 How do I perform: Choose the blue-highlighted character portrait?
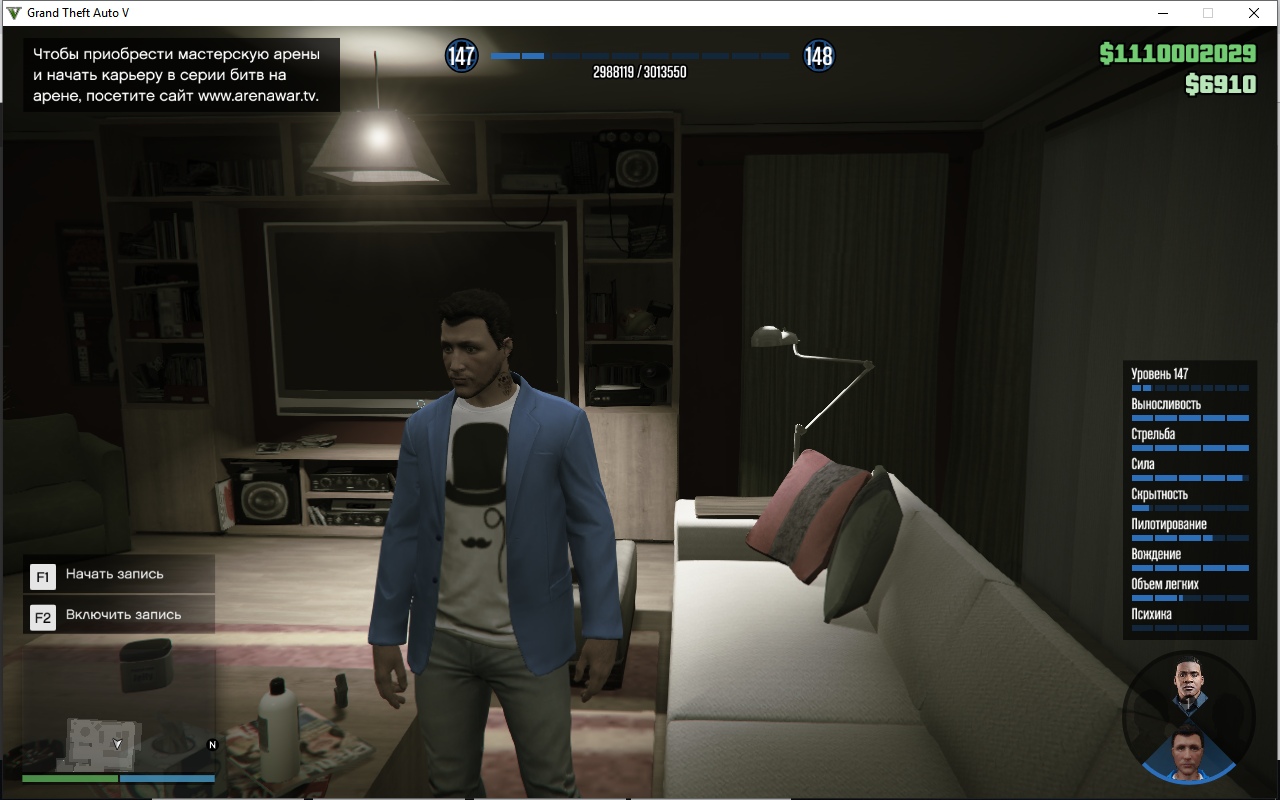tap(1189, 751)
